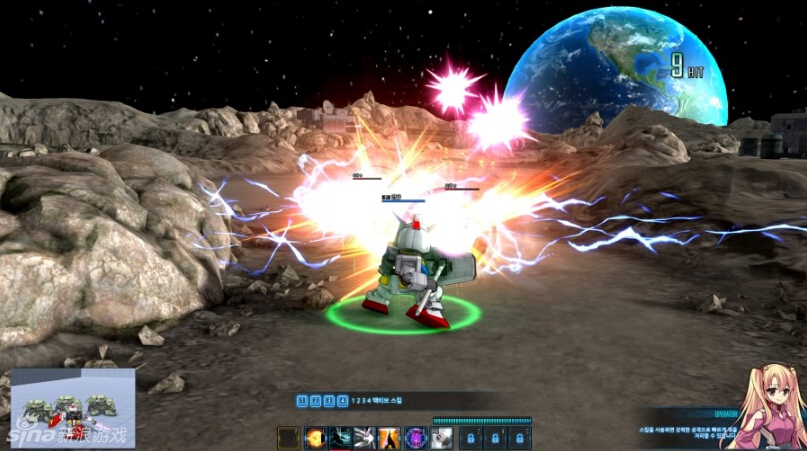Select the empty gold-framed slot
The image size is (807, 451).
click(289, 438)
